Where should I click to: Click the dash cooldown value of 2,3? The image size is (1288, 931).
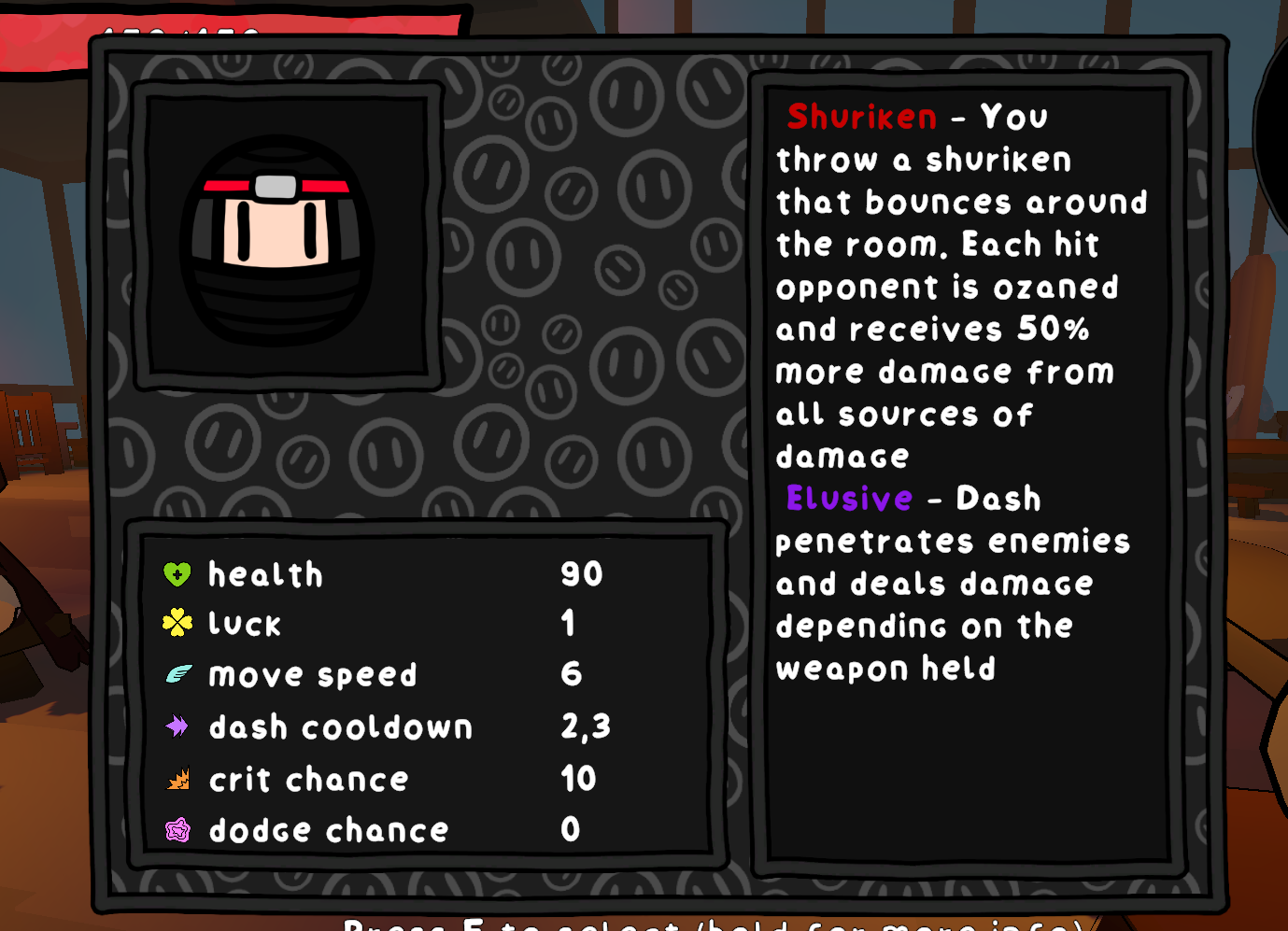(586, 726)
